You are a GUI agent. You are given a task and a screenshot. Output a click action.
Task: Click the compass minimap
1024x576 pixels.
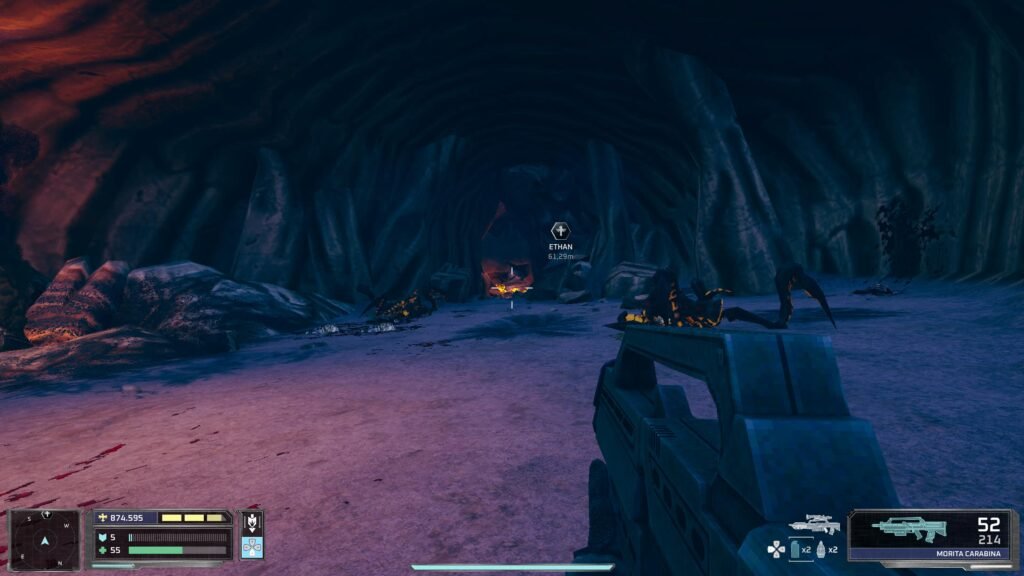(44, 540)
